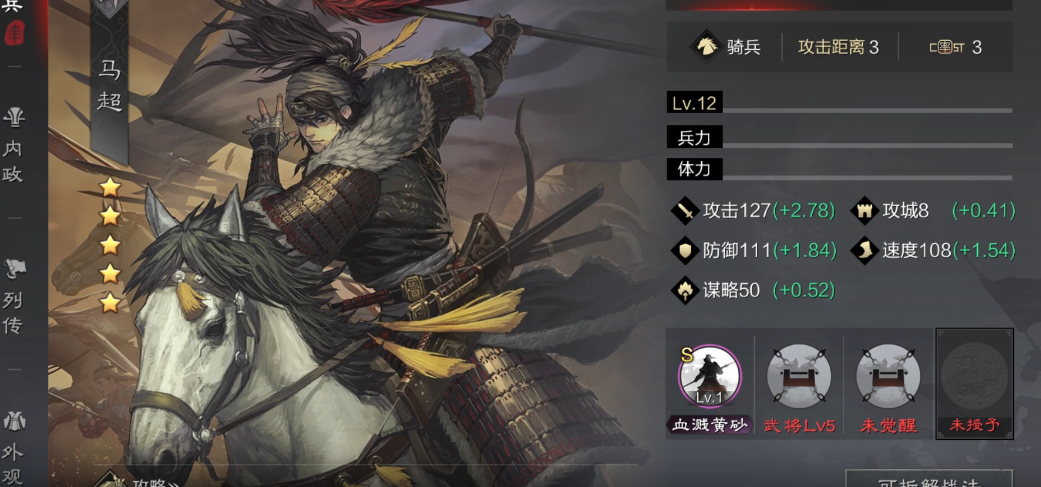Image resolution: width=1041 pixels, height=487 pixels.
Task: Select the 未授予 dragon emblem slot
Action: tap(974, 378)
